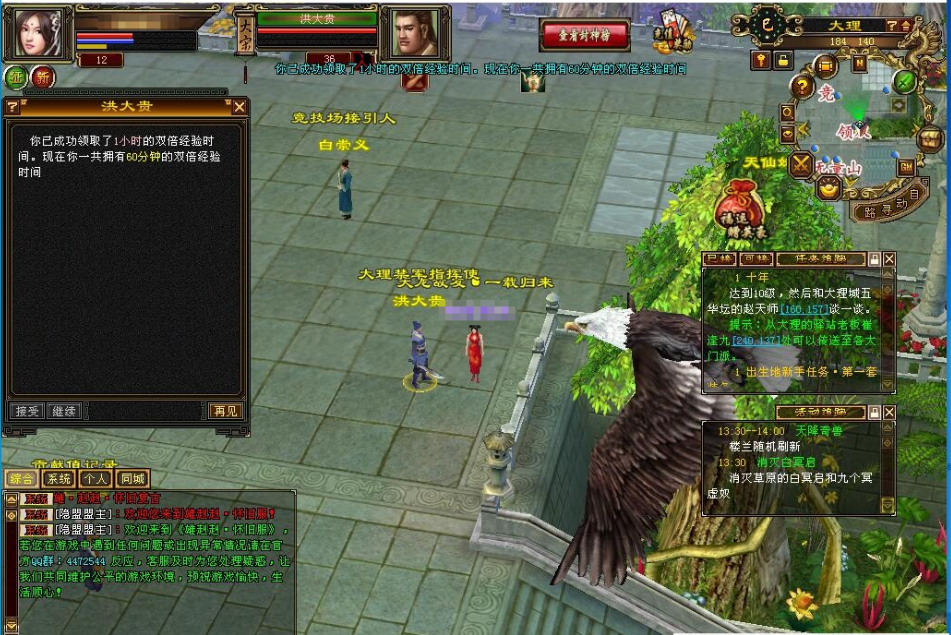Screen dimensions: 951x635
Task: Close the 洪大贵 dialog window
Action: 239,106
